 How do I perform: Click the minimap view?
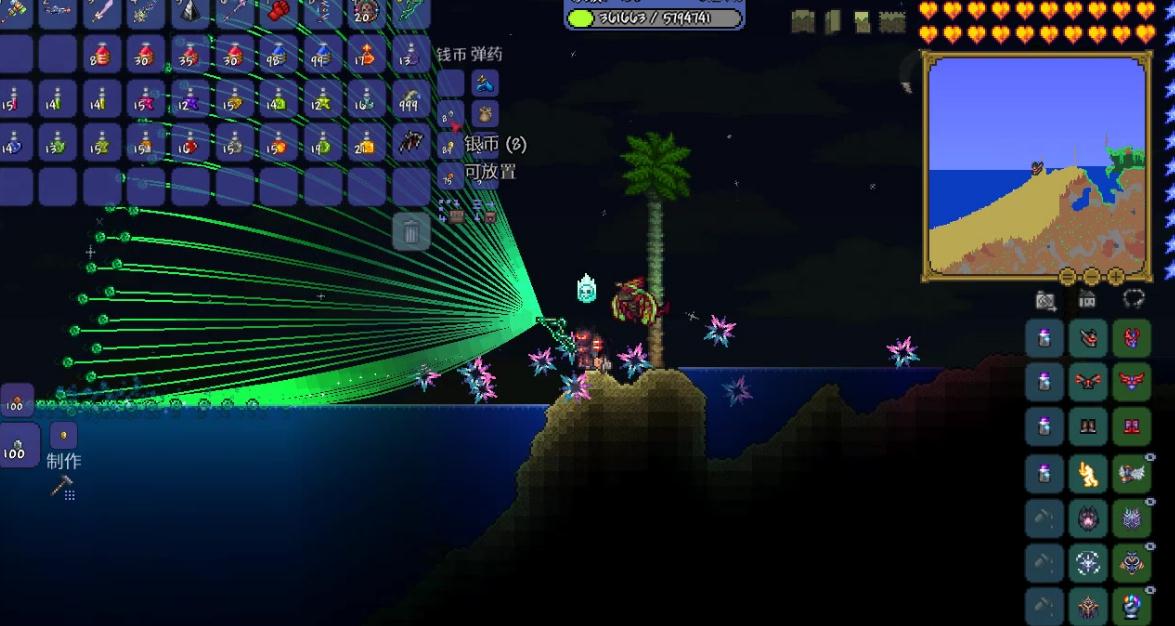pyautogui.click(x=1037, y=165)
